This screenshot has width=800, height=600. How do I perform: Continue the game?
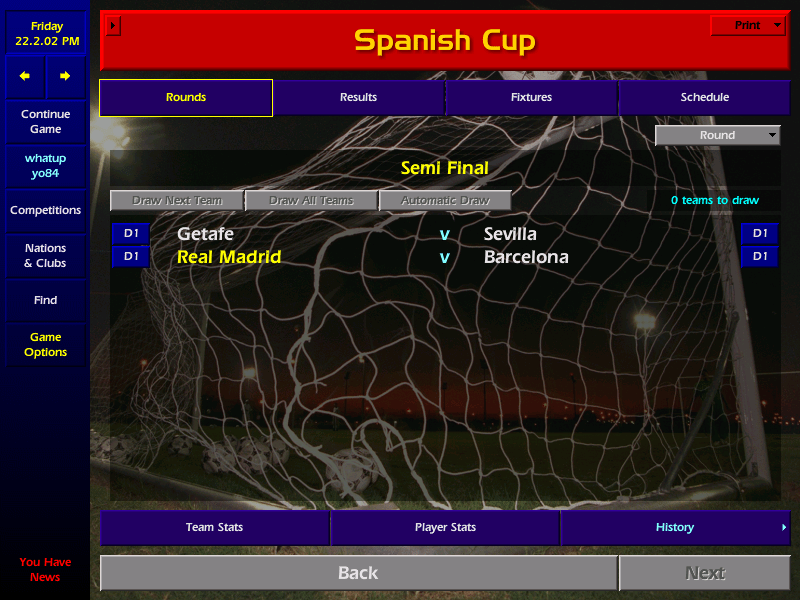45,121
